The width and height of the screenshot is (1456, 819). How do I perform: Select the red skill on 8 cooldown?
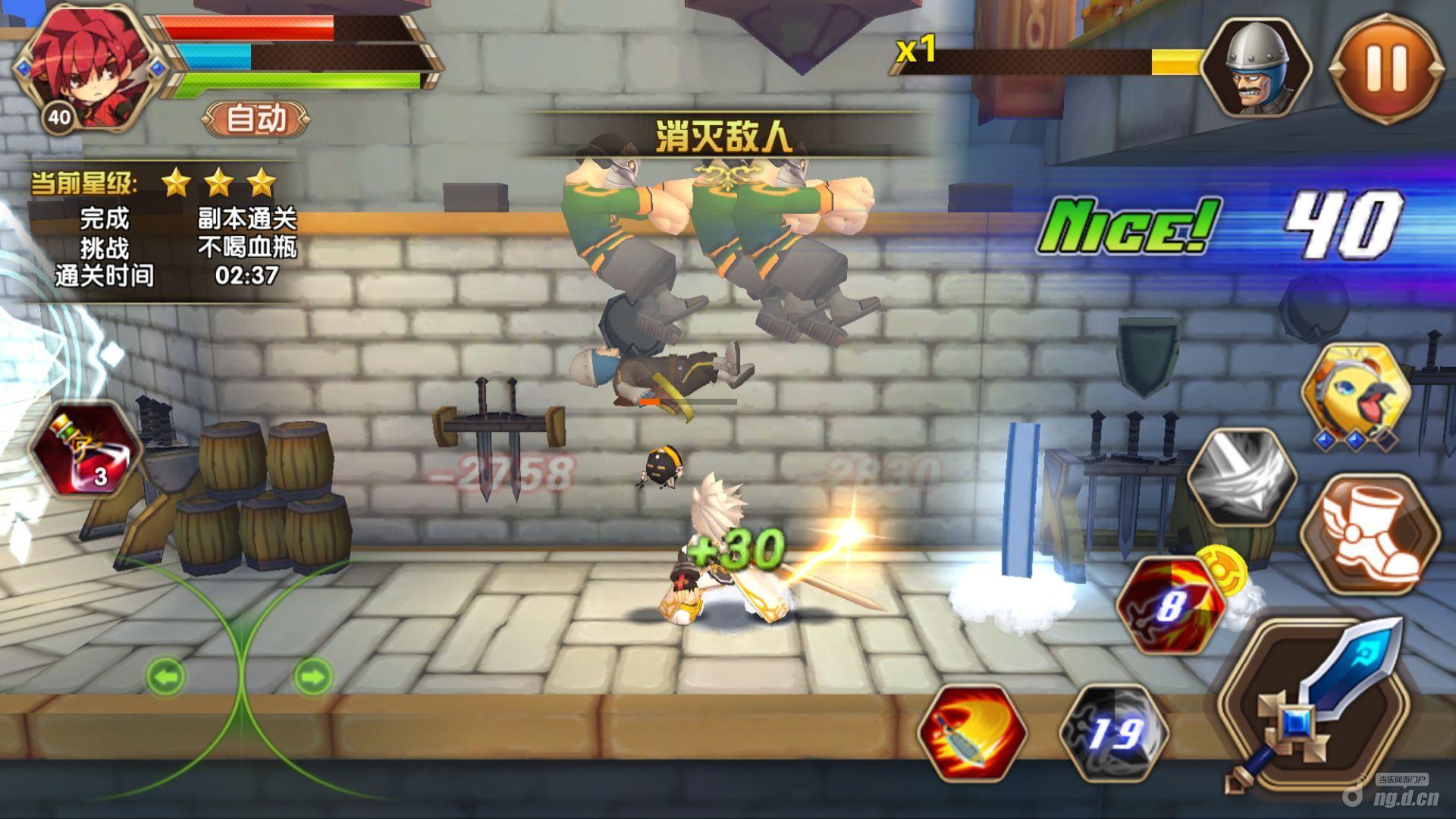tap(1169, 605)
